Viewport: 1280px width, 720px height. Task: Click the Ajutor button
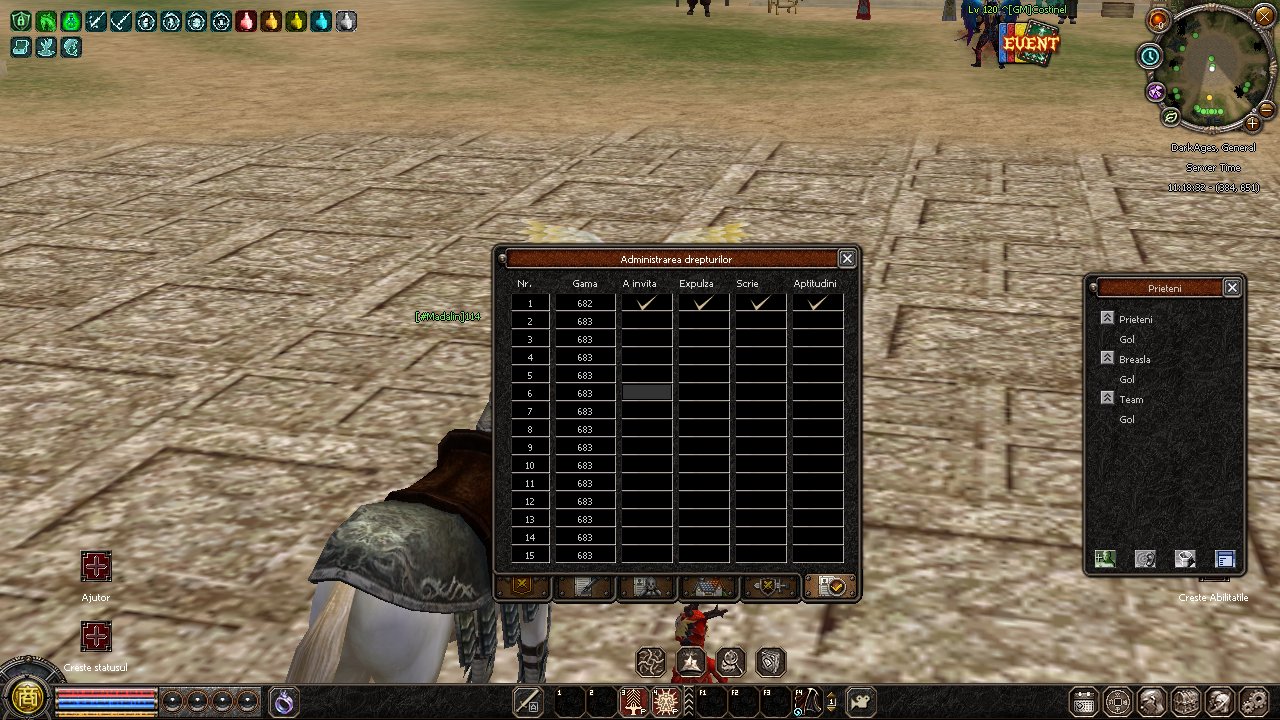(96, 567)
